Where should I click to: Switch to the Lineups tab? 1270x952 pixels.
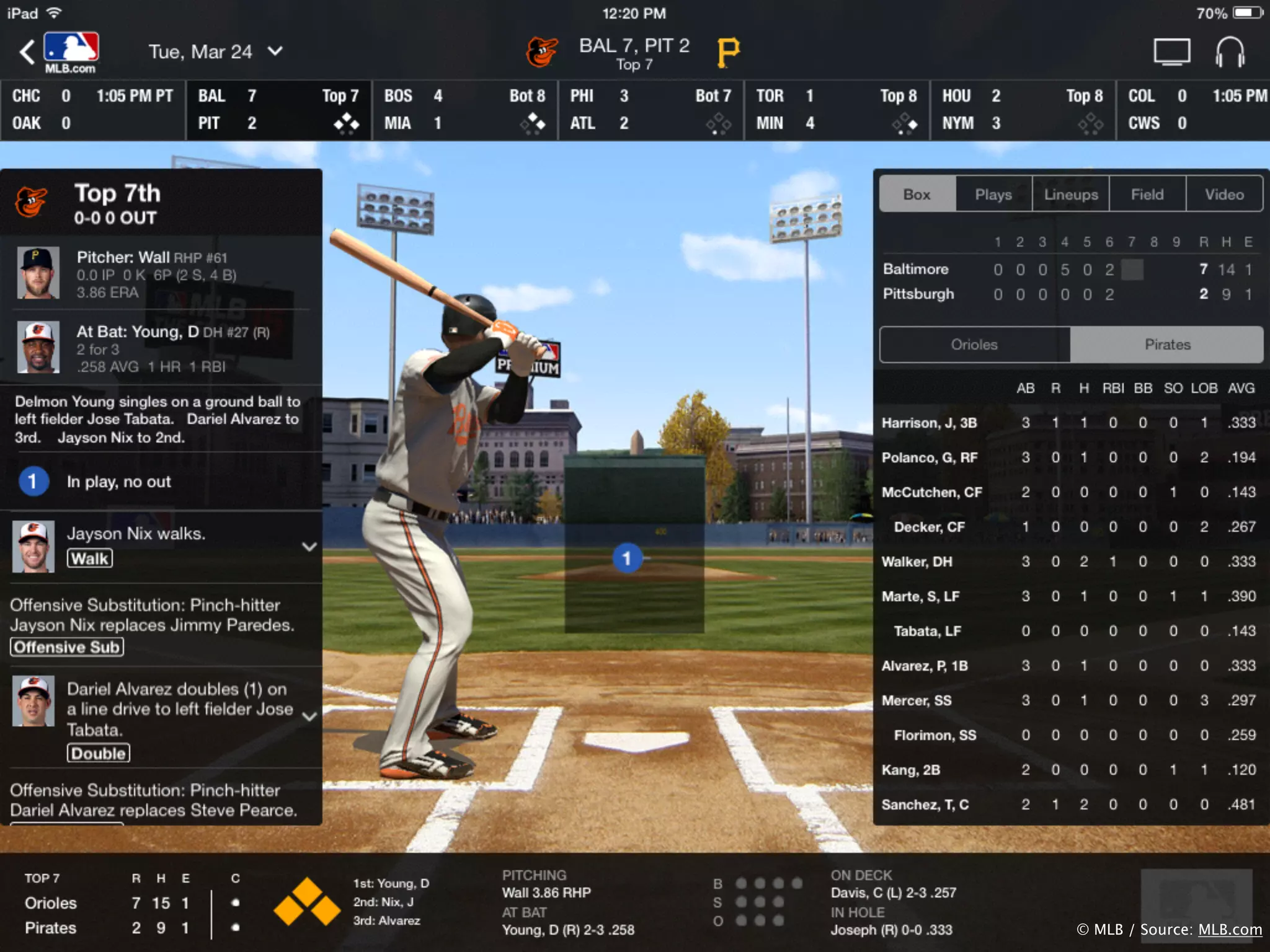pos(1071,195)
